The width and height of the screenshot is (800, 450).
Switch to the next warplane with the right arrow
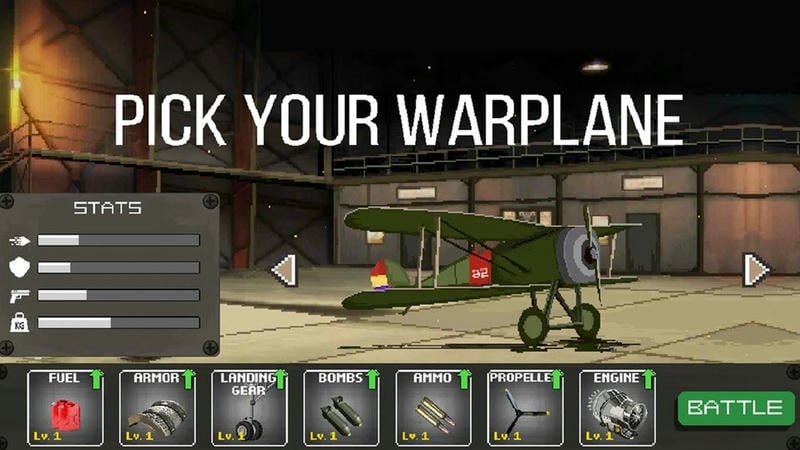757,269
